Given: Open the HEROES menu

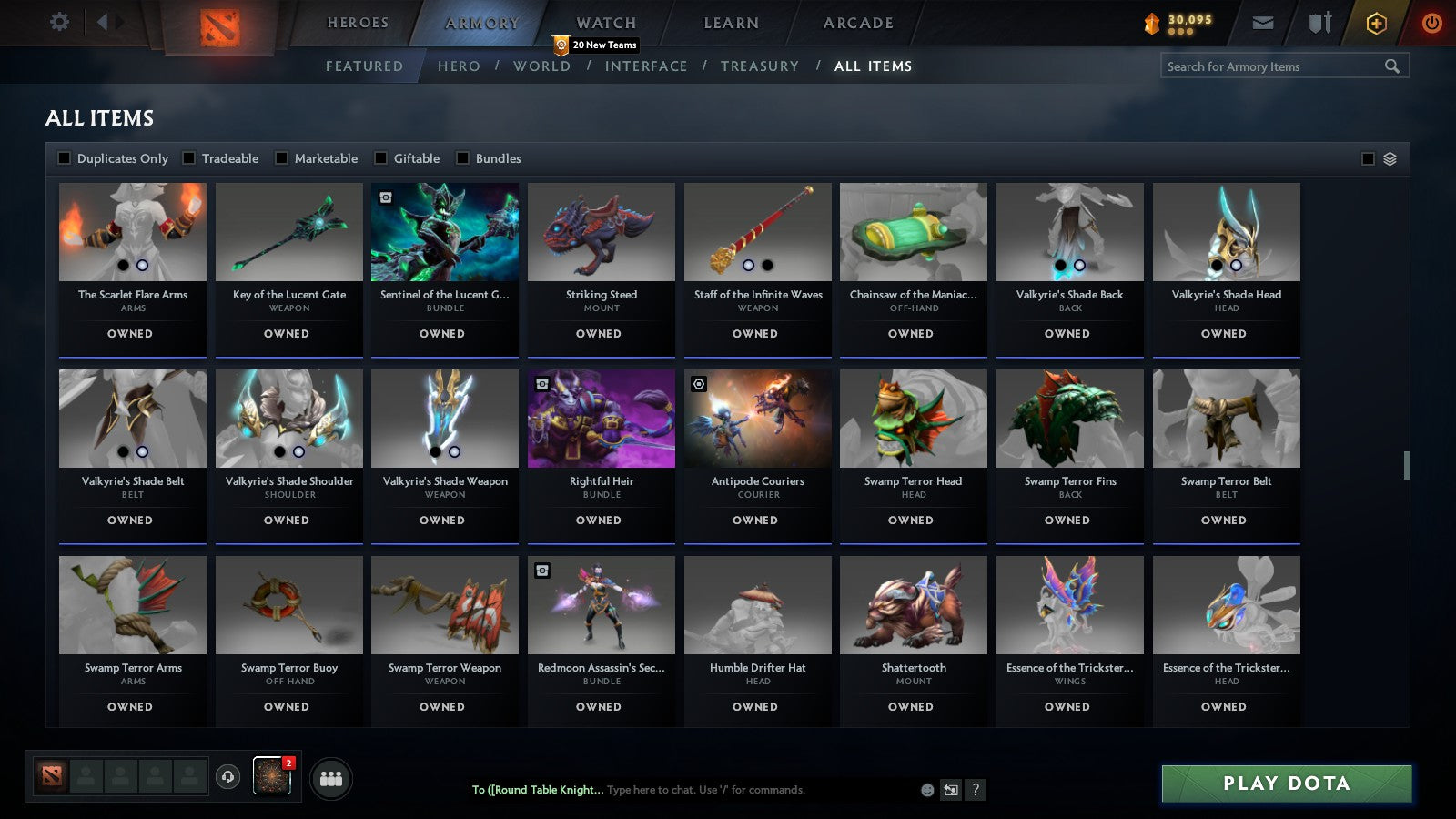Looking at the screenshot, I should click(x=358, y=22).
